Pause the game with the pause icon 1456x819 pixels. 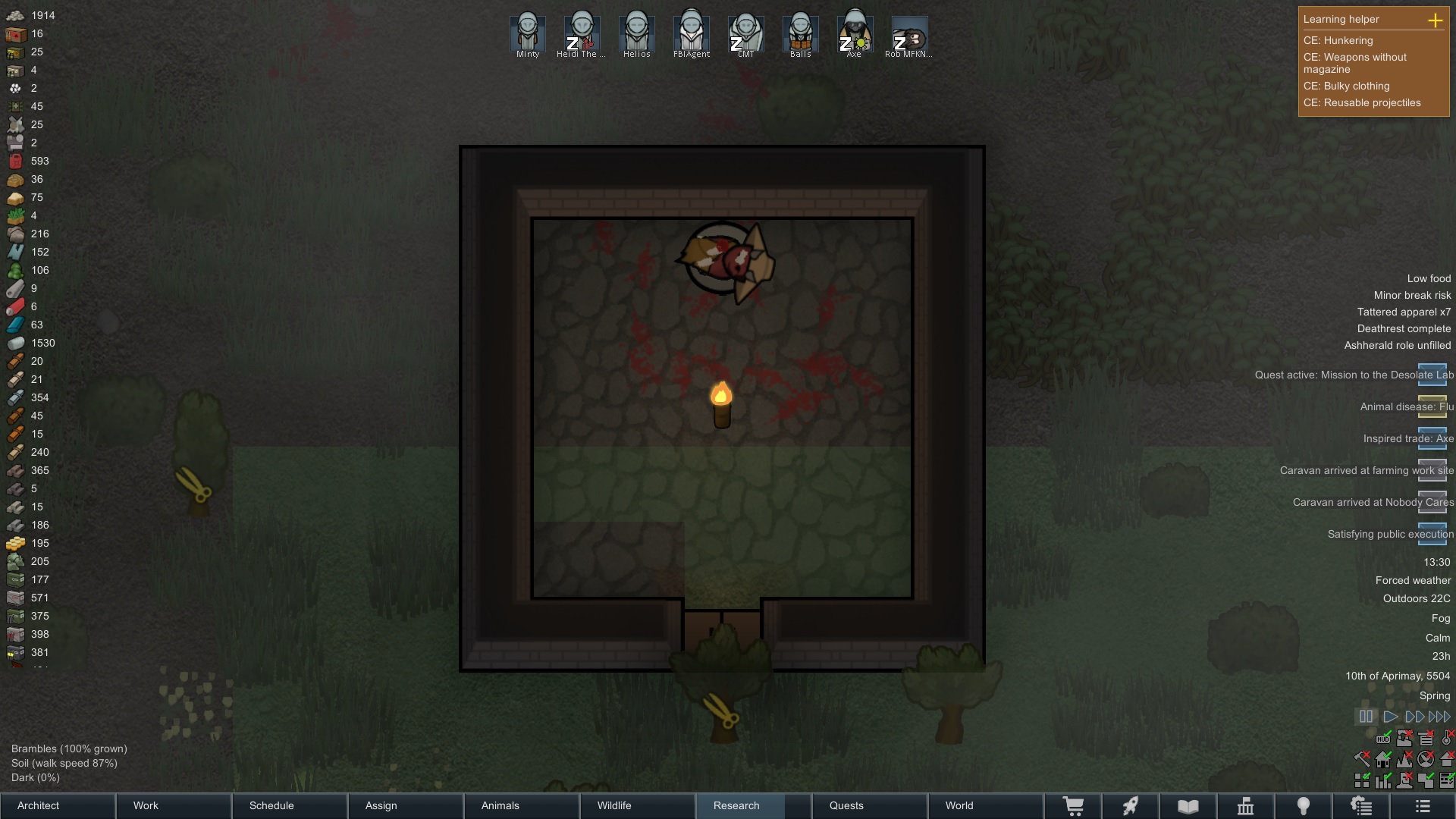pos(1366,717)
